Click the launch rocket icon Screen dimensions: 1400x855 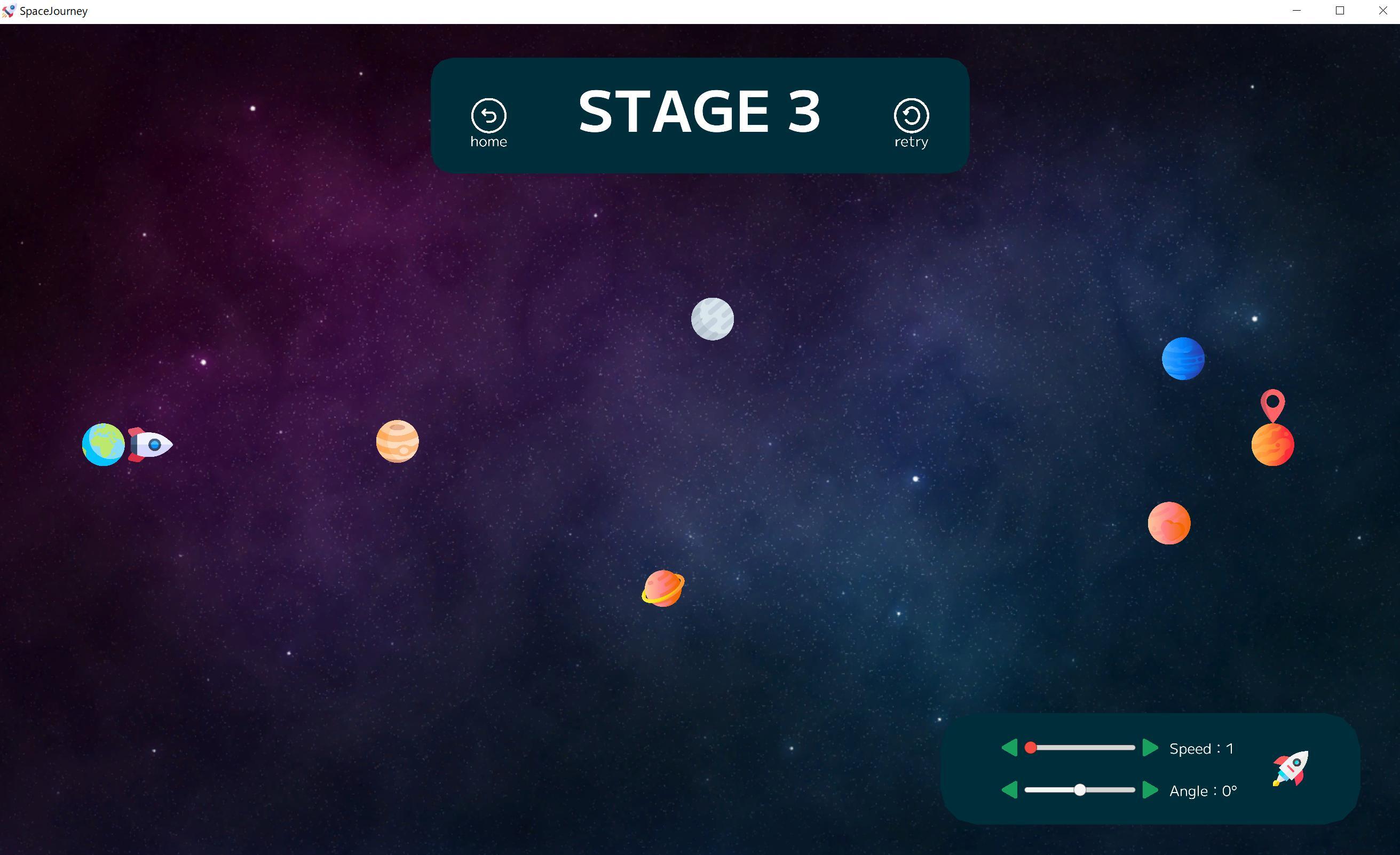coord(1292,769)
